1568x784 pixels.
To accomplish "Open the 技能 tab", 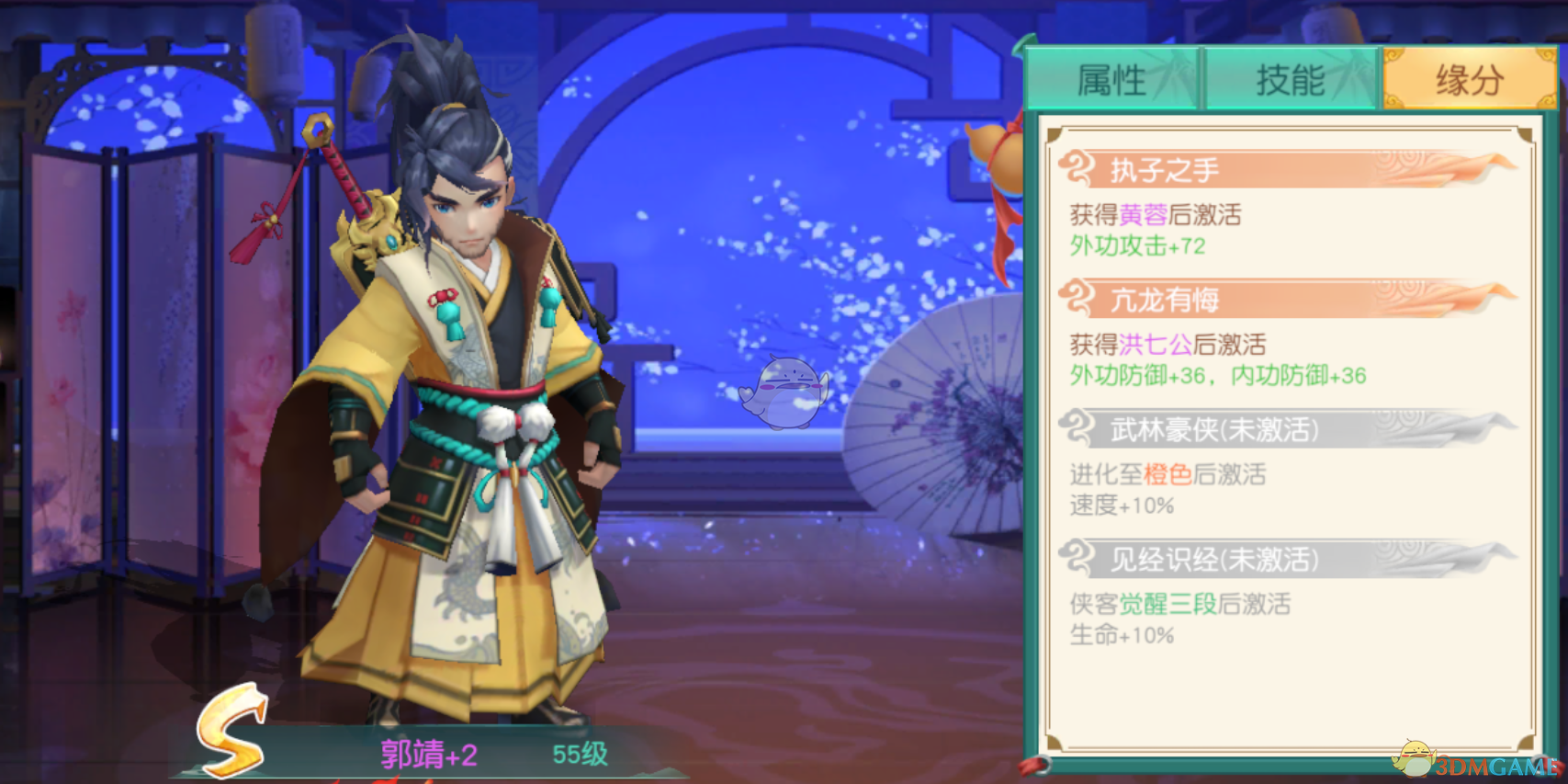I will click(1291, 81).
